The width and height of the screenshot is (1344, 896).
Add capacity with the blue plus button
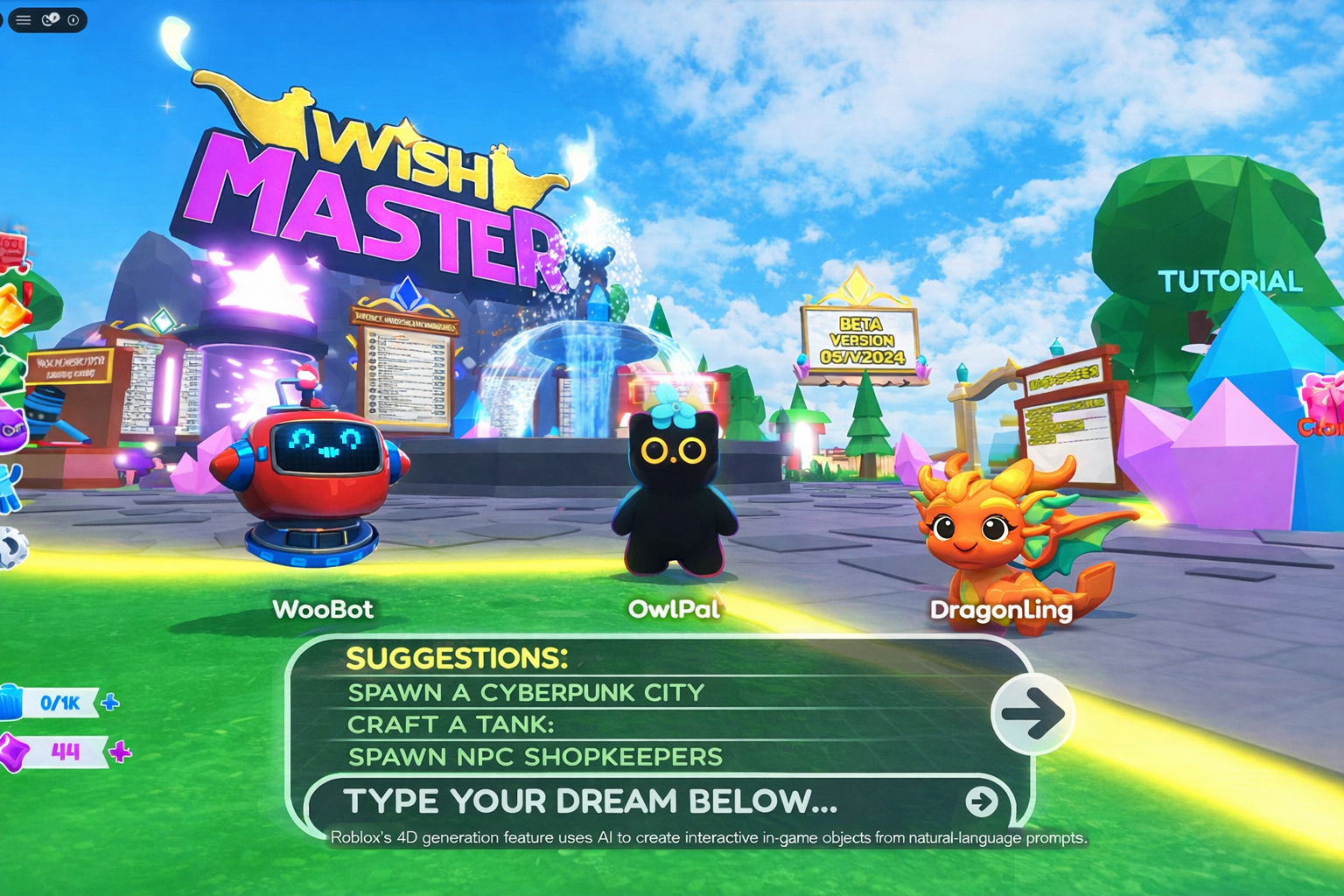tap(110, 703)
